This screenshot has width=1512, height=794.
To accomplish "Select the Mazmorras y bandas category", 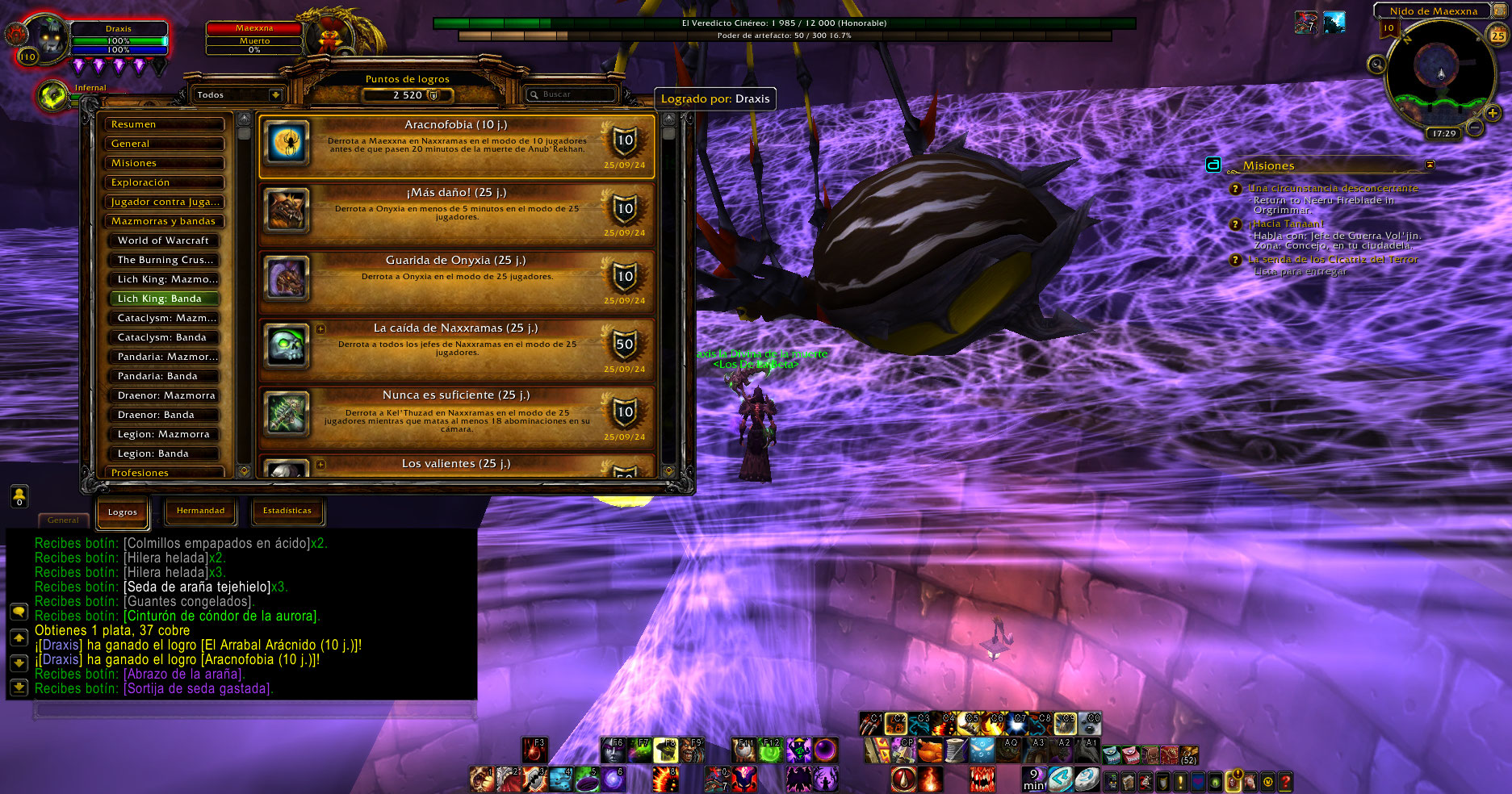I will click(164, 221).
